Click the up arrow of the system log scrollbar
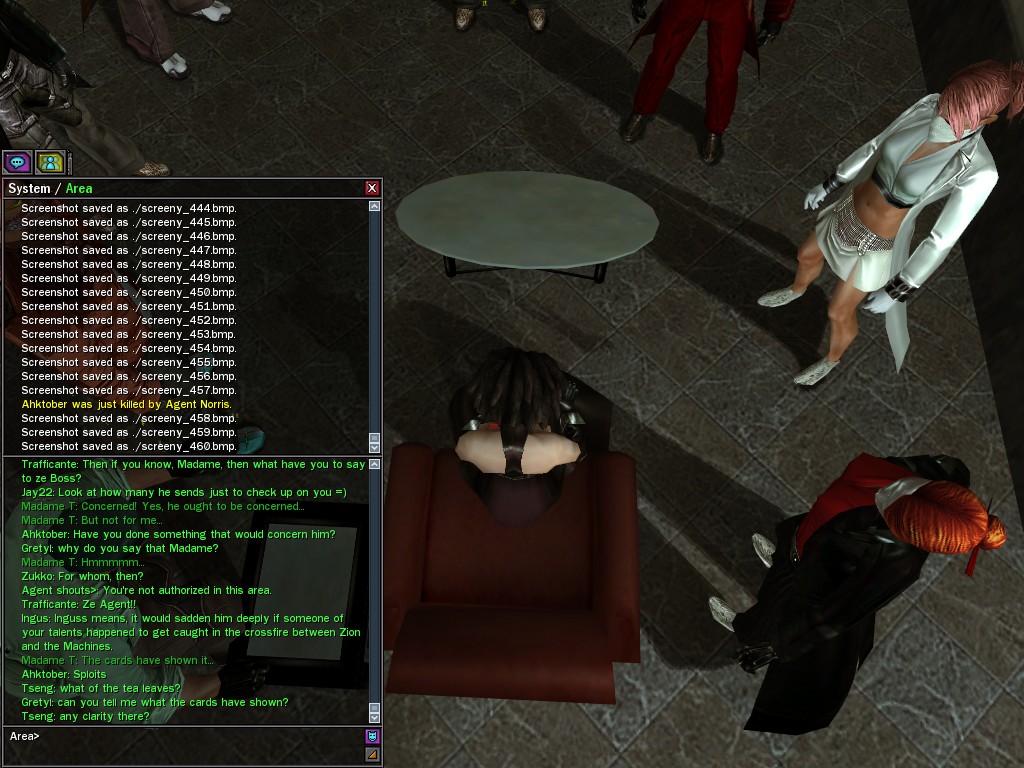Image resolution: width=1024 pixels, height=768 pixels. 375,207
